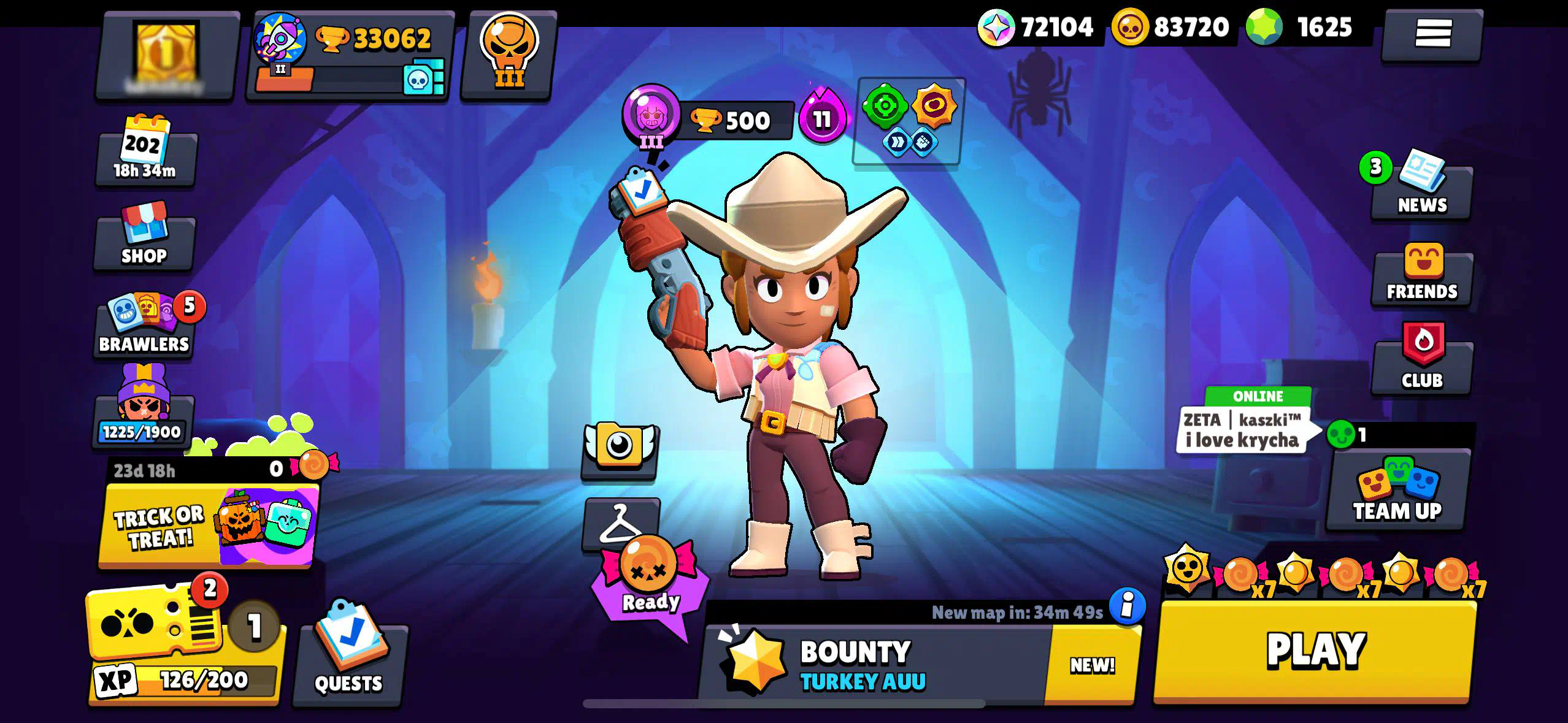Show event info with the blue i icon
Screen dimensions: 1568x723
pyautogui.click(x=1127, y=606)
